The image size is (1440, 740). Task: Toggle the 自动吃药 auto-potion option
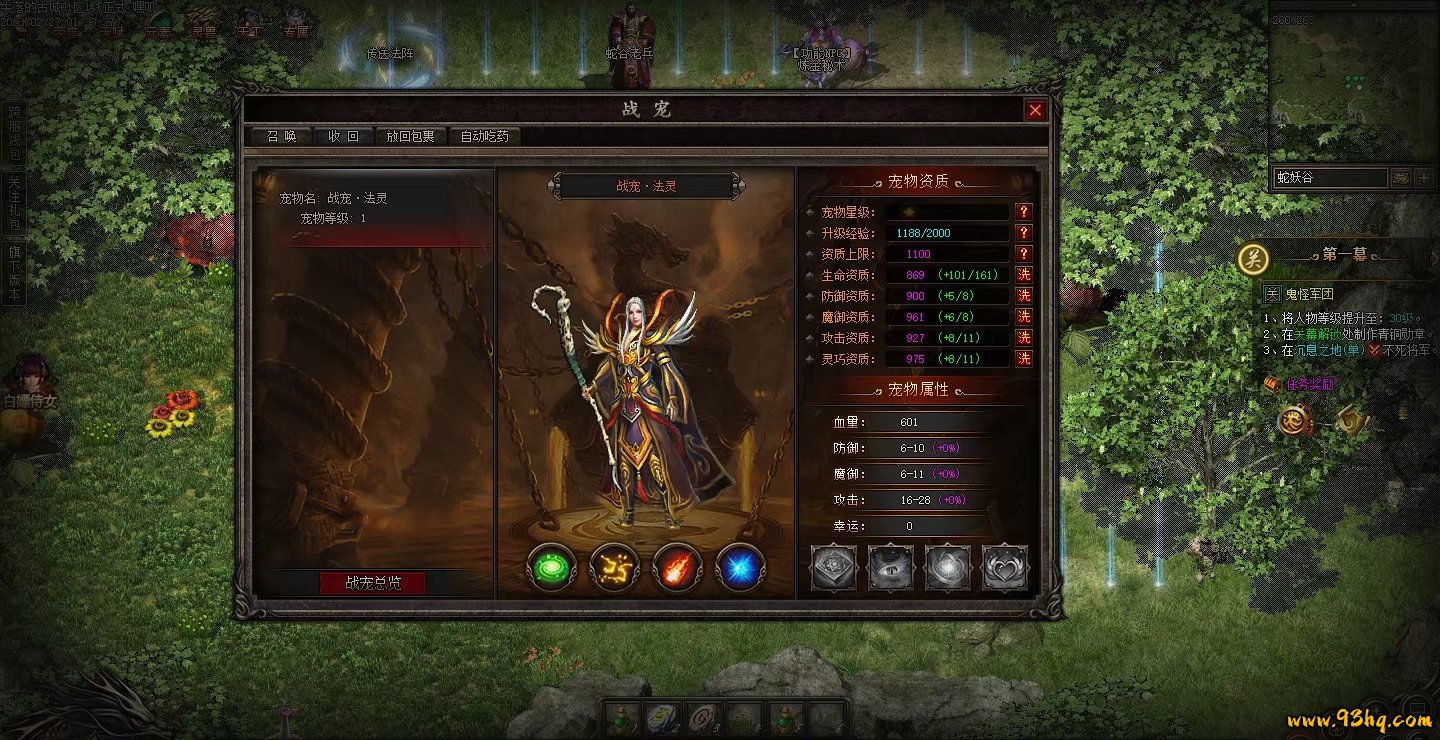(x=484, y=136)
